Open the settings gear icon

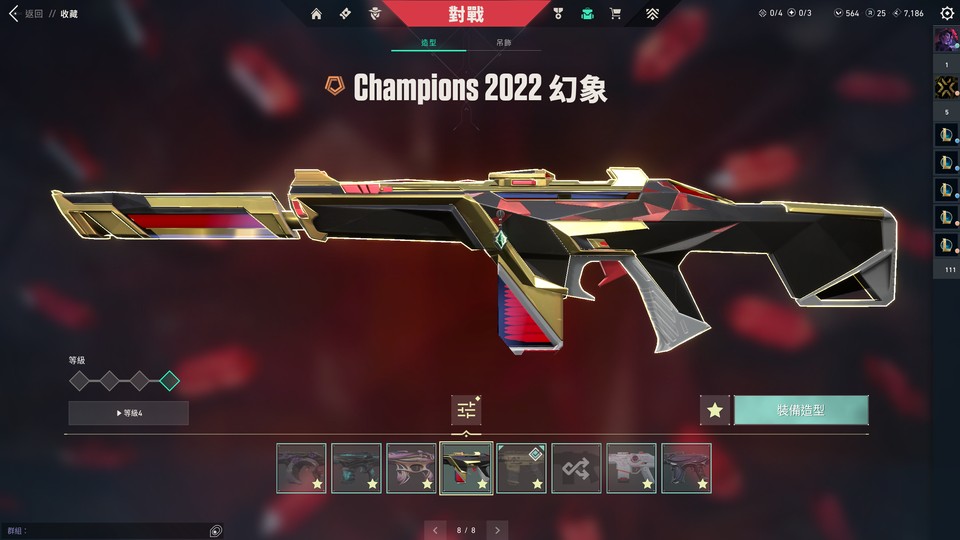tap(947, 14)
